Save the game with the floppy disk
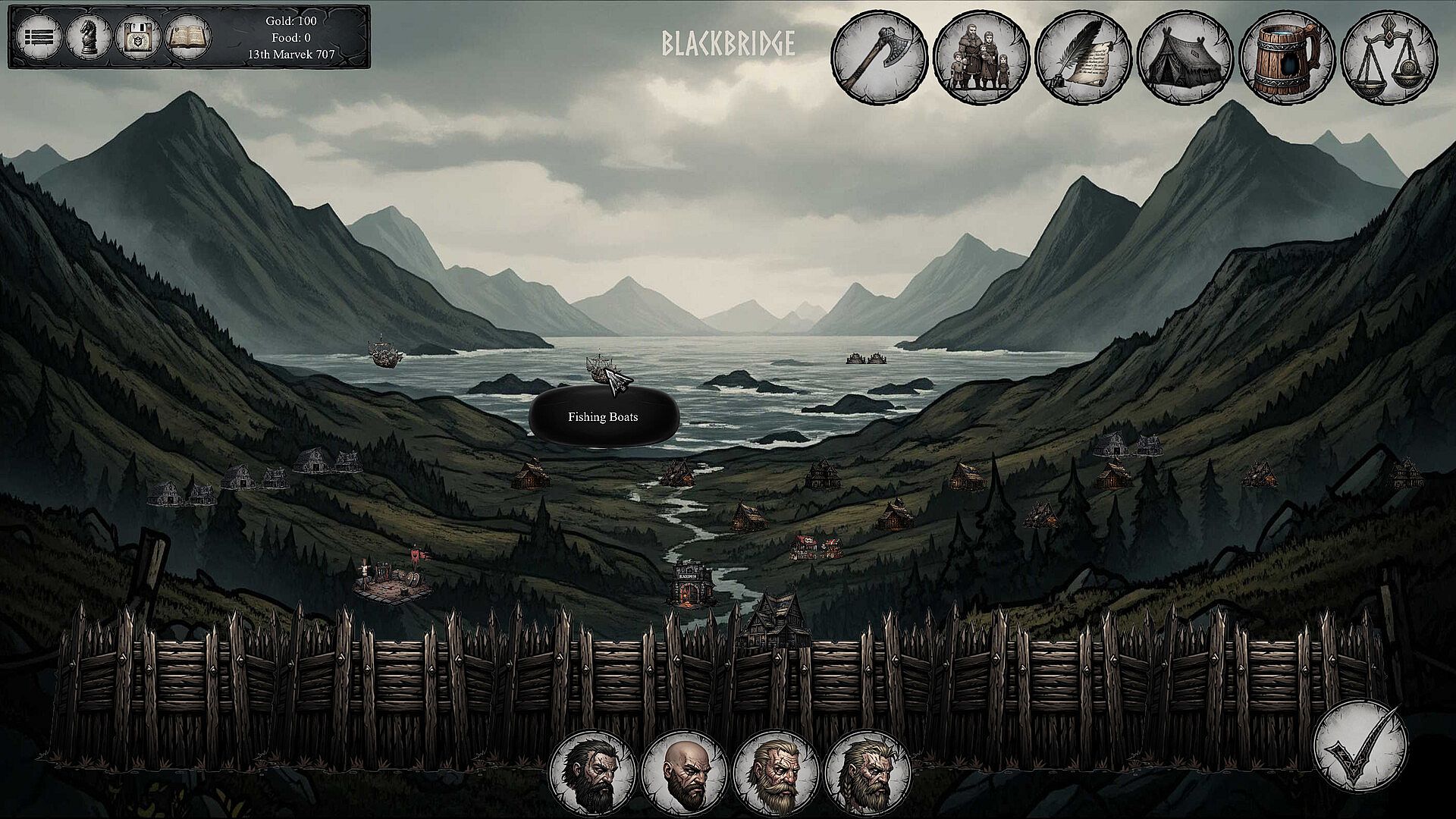Image resolution: width=1456 pixels, height=819 pixels. click(139, 36)
